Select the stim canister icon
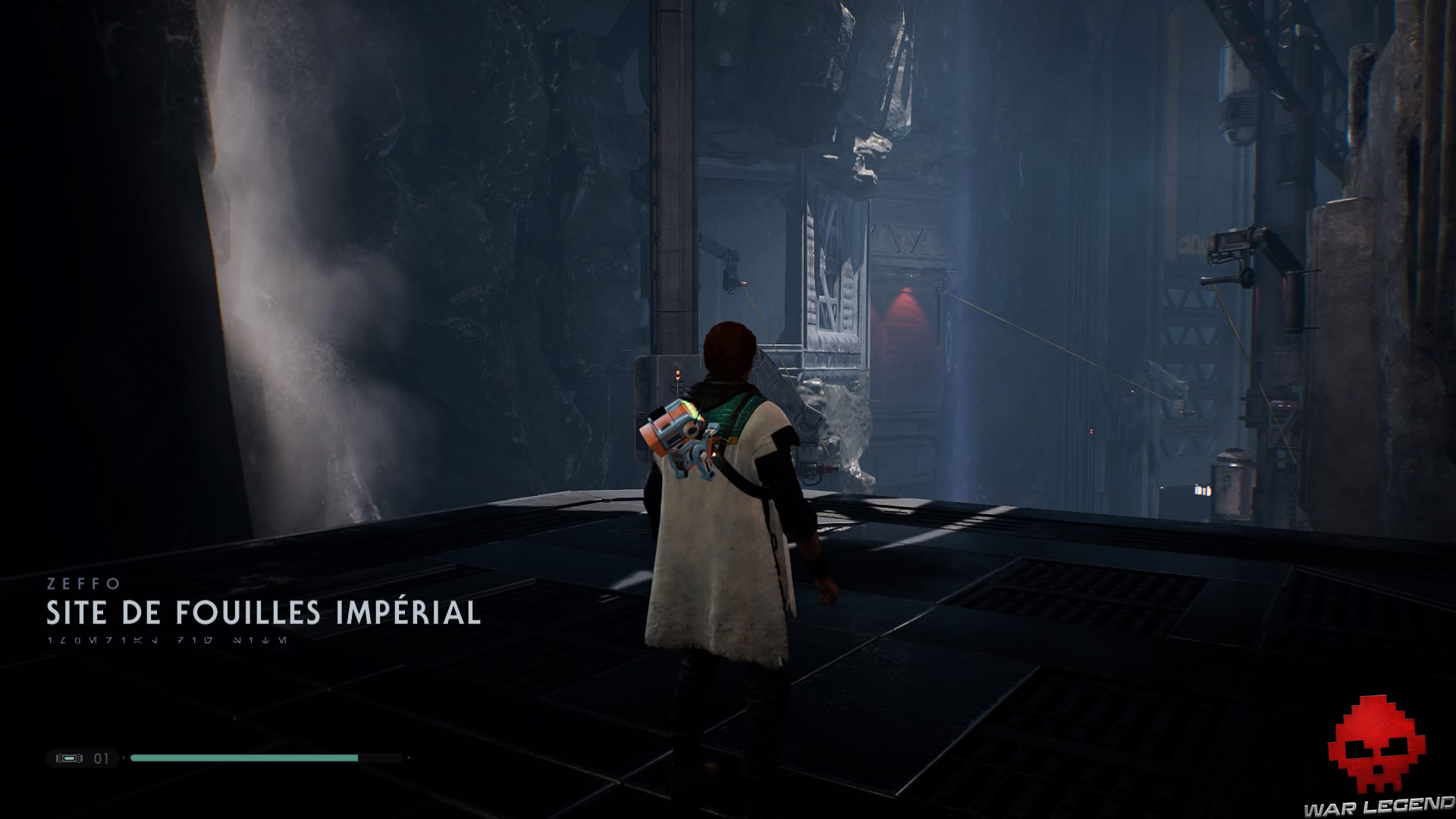The height and width of the screenshot is (819, 1456). (69, 758)
